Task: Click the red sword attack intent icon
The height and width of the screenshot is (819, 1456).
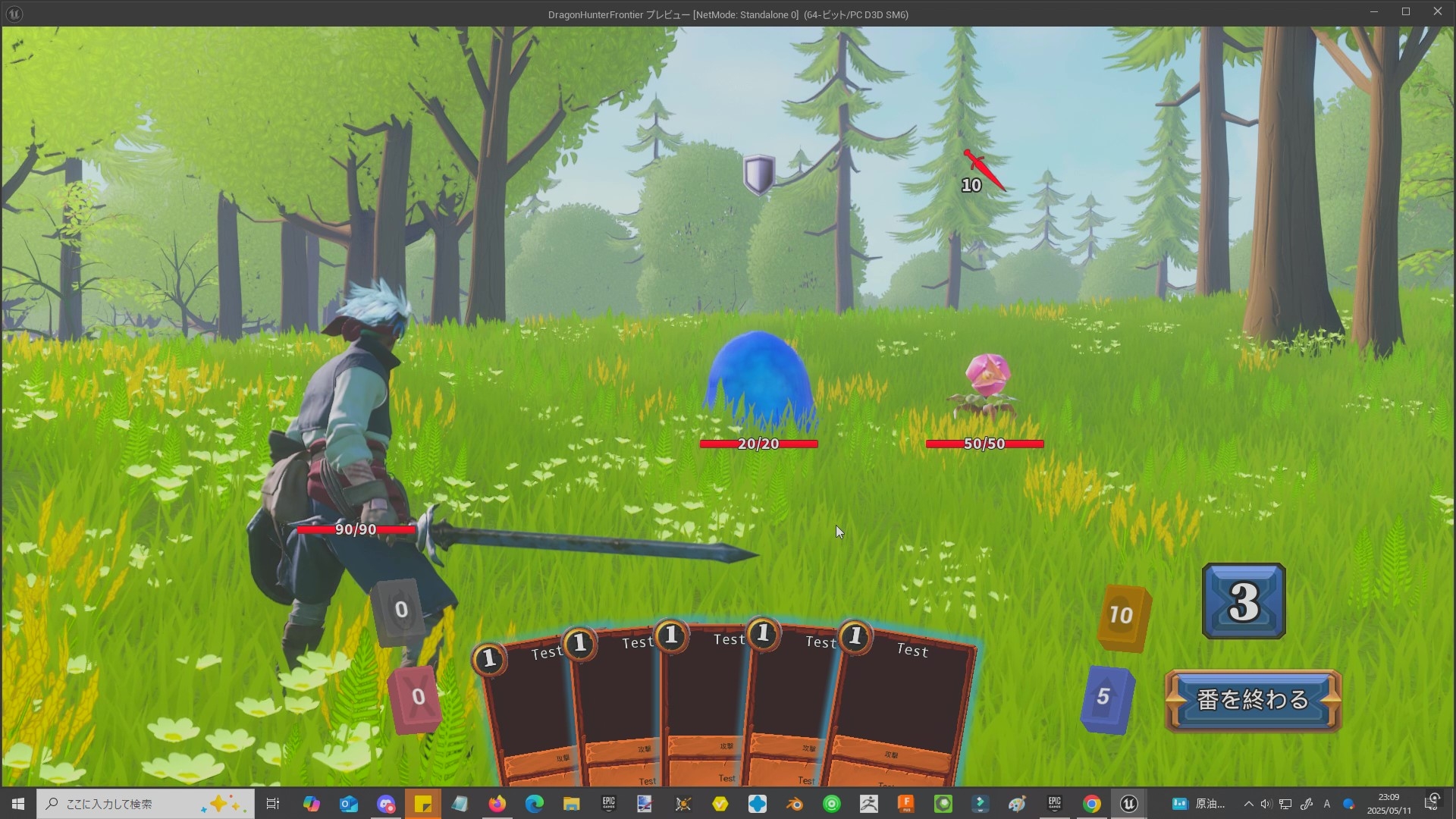Action: click(x=984, y=170)
